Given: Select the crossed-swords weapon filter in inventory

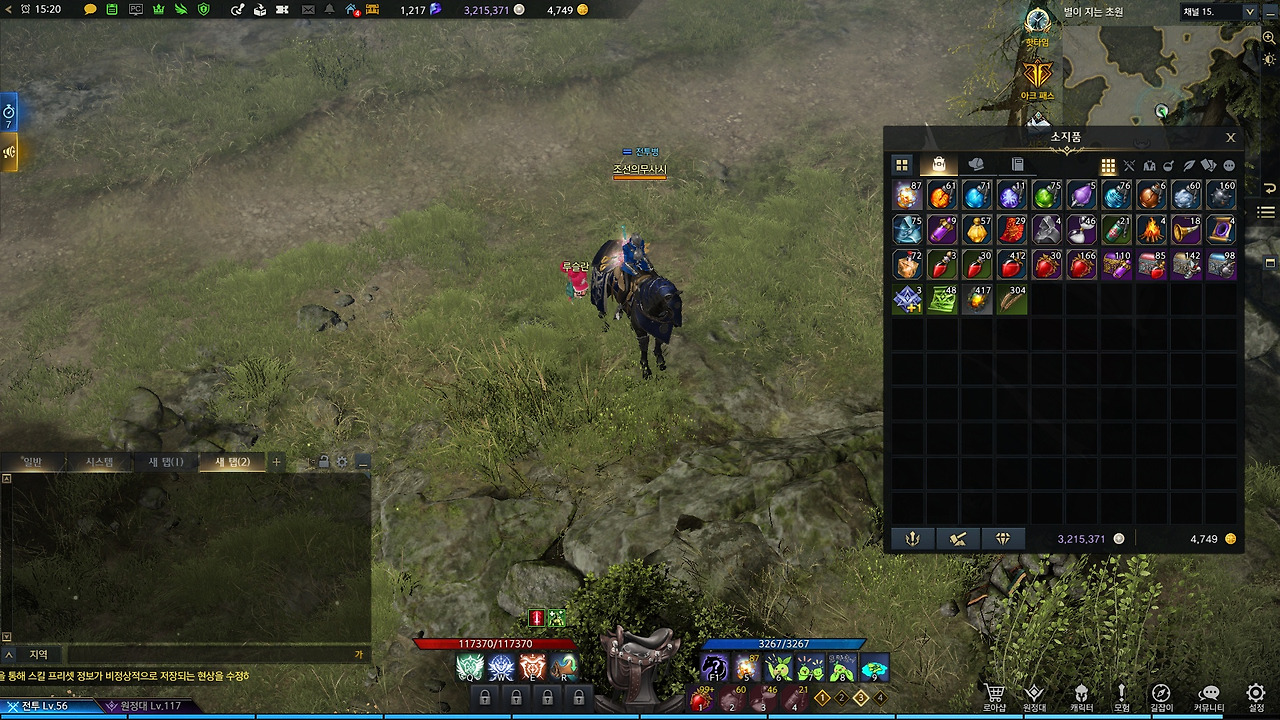Looking at the screenshot, I should point(1128,164).
